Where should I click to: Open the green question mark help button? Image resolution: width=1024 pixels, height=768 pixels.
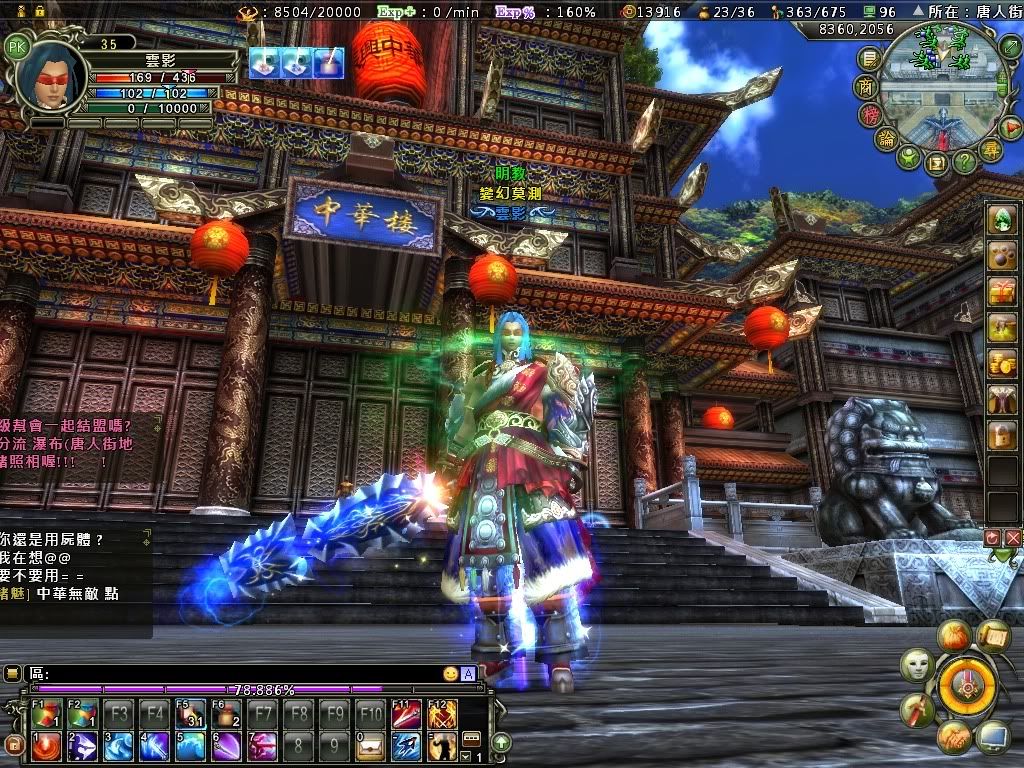pos(963,161)
